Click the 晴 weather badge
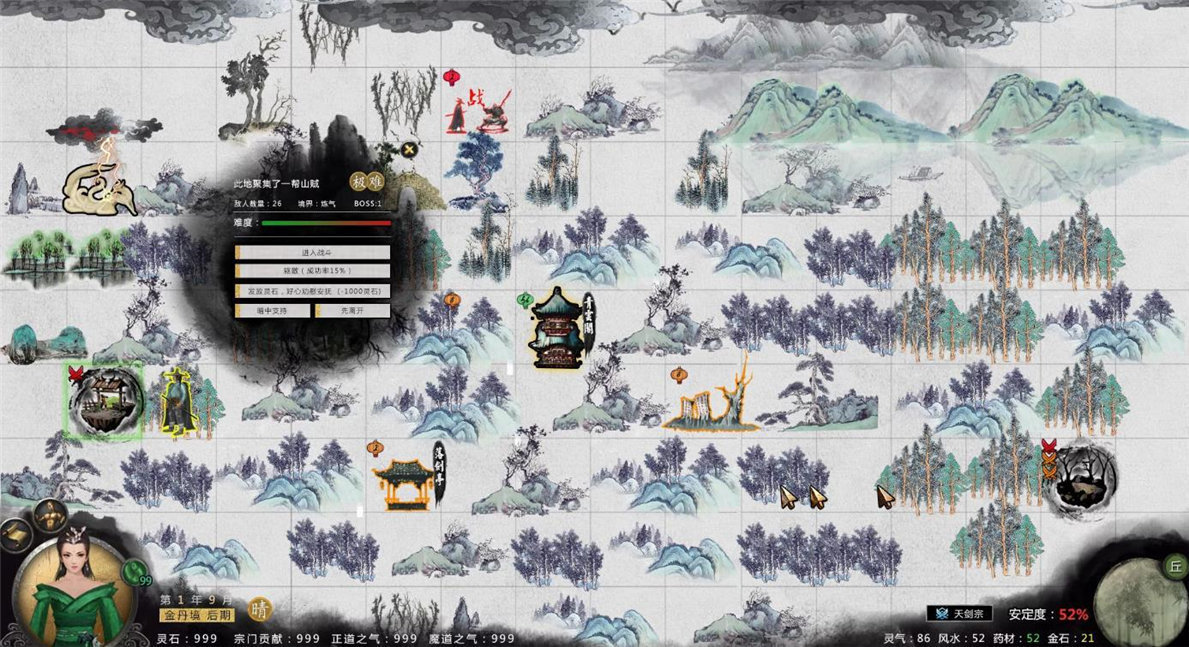The width and height of the screenshot is (1189, 647). tap(260, 609)
